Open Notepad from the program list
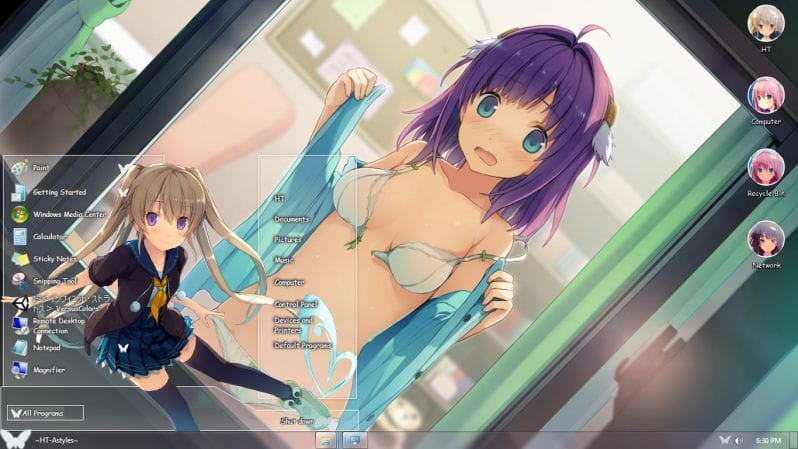The height and width of the screenshot is (449, 798). point(46,348)
